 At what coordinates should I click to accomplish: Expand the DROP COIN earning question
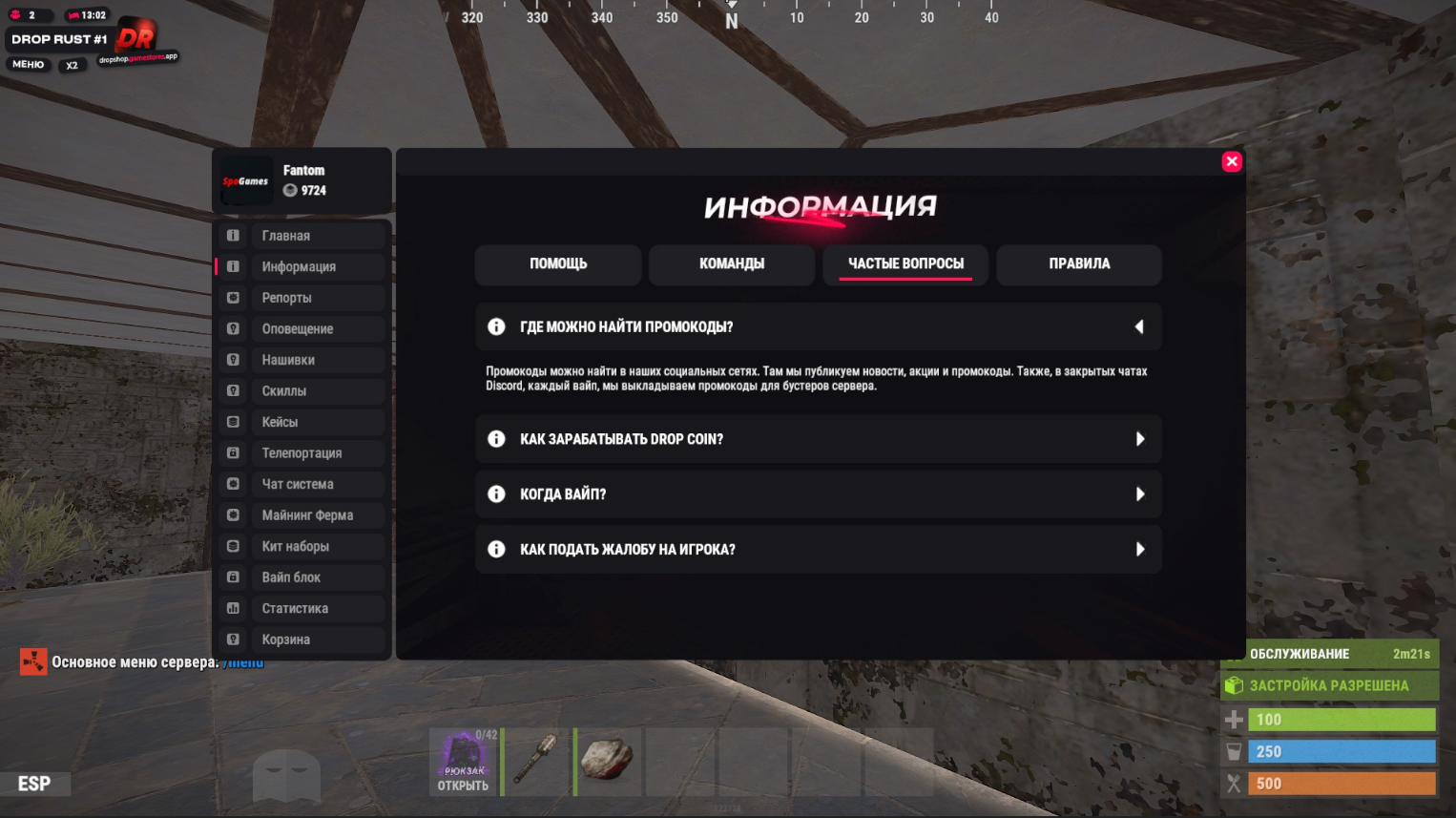point(1139,439)
